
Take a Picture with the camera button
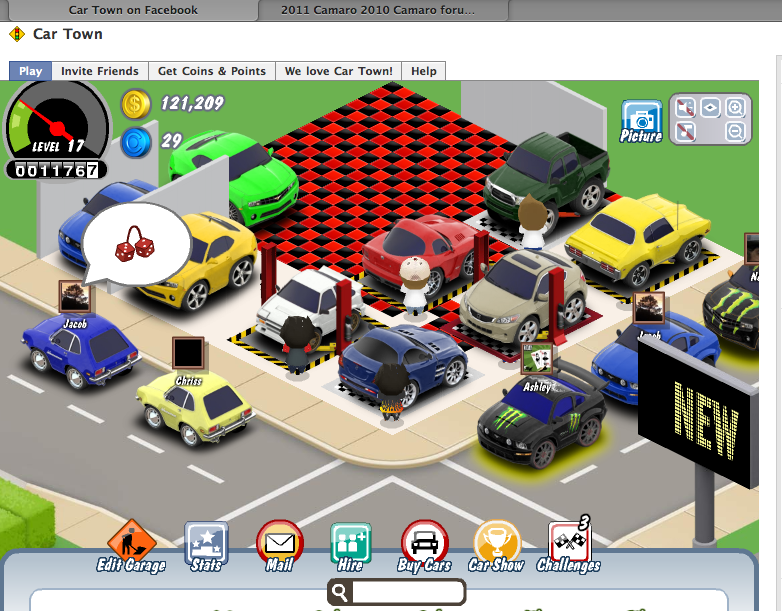click(641, 119)
